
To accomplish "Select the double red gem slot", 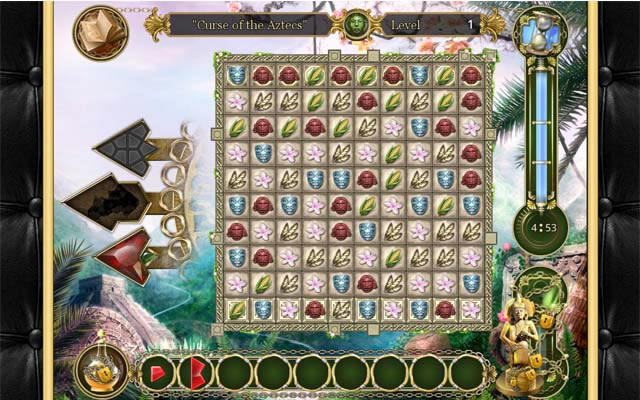I will click(196, 372).
